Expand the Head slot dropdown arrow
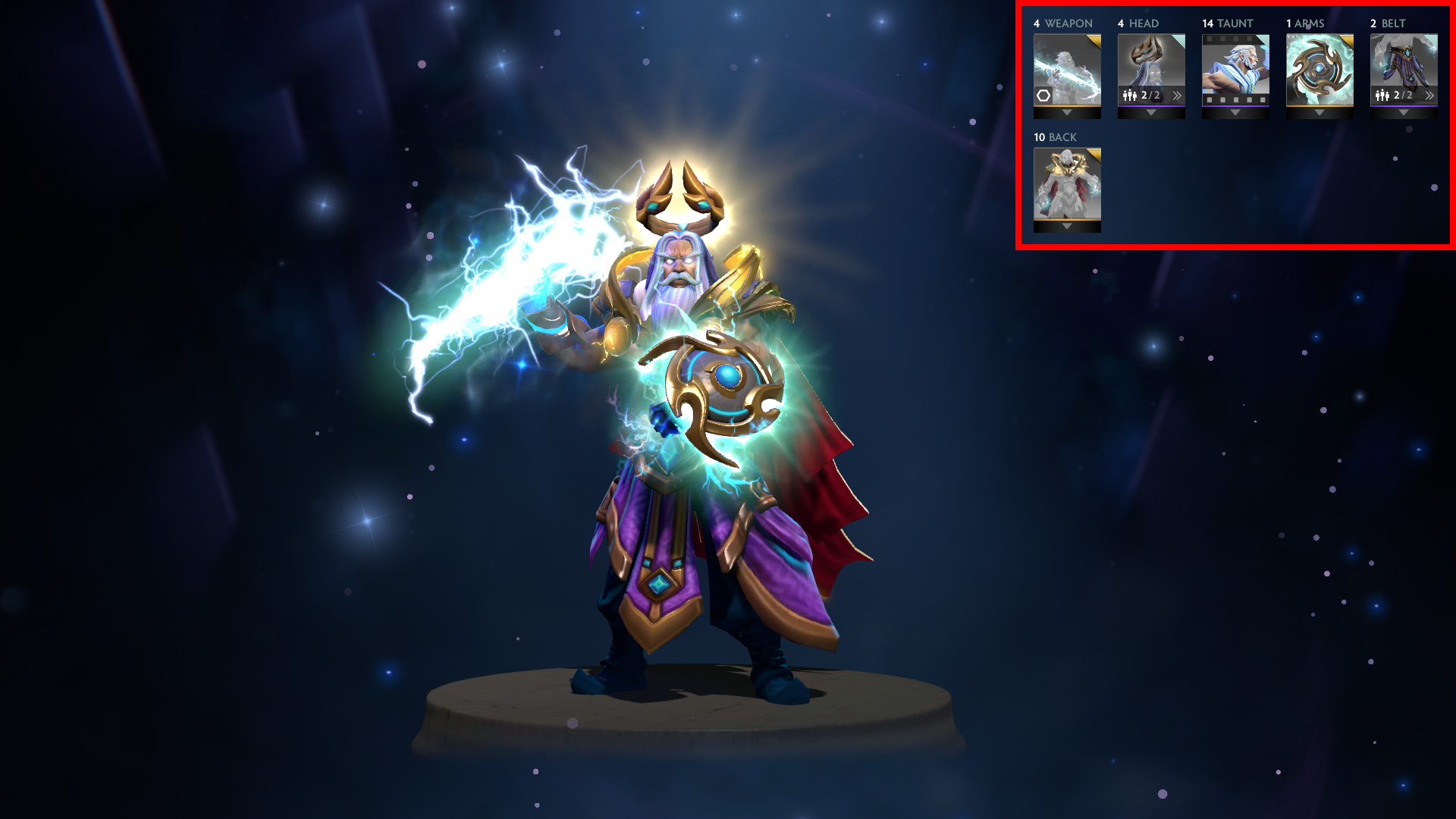The image size is (1456, 819). pyautogui.click(x=1151, y=113)
